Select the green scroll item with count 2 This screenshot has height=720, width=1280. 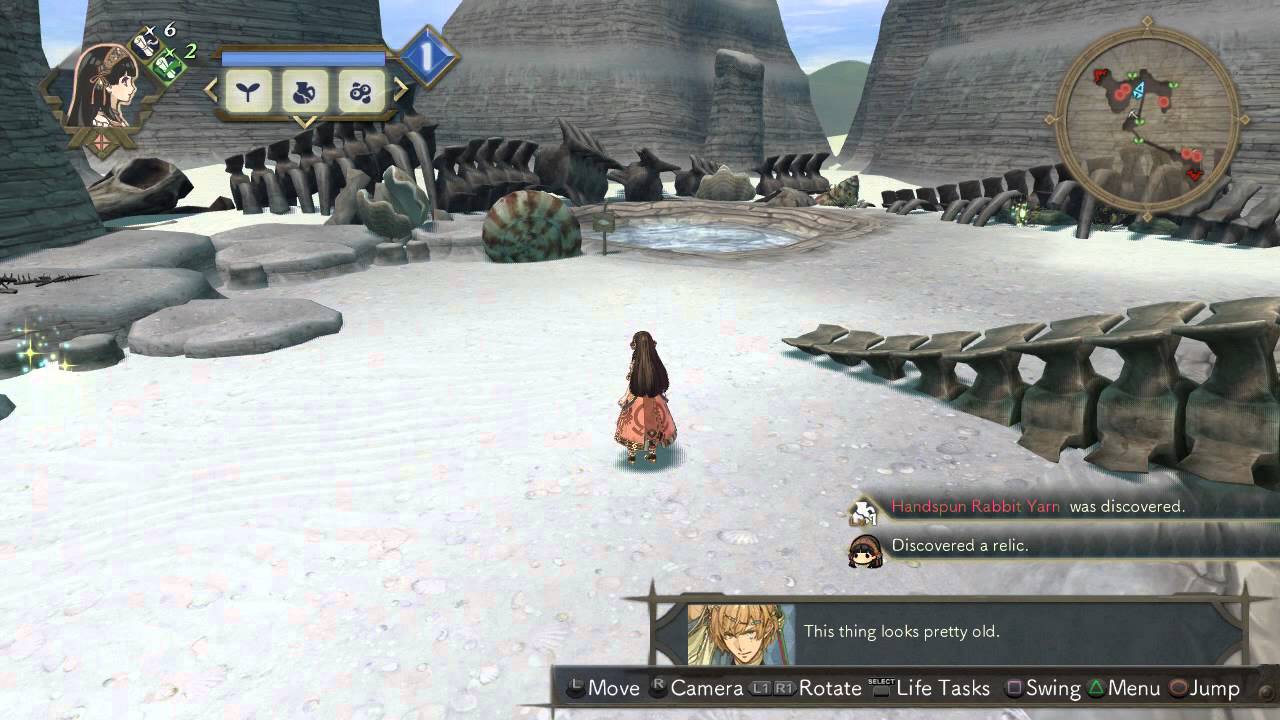pyautogui.click(x=168, y=66)
